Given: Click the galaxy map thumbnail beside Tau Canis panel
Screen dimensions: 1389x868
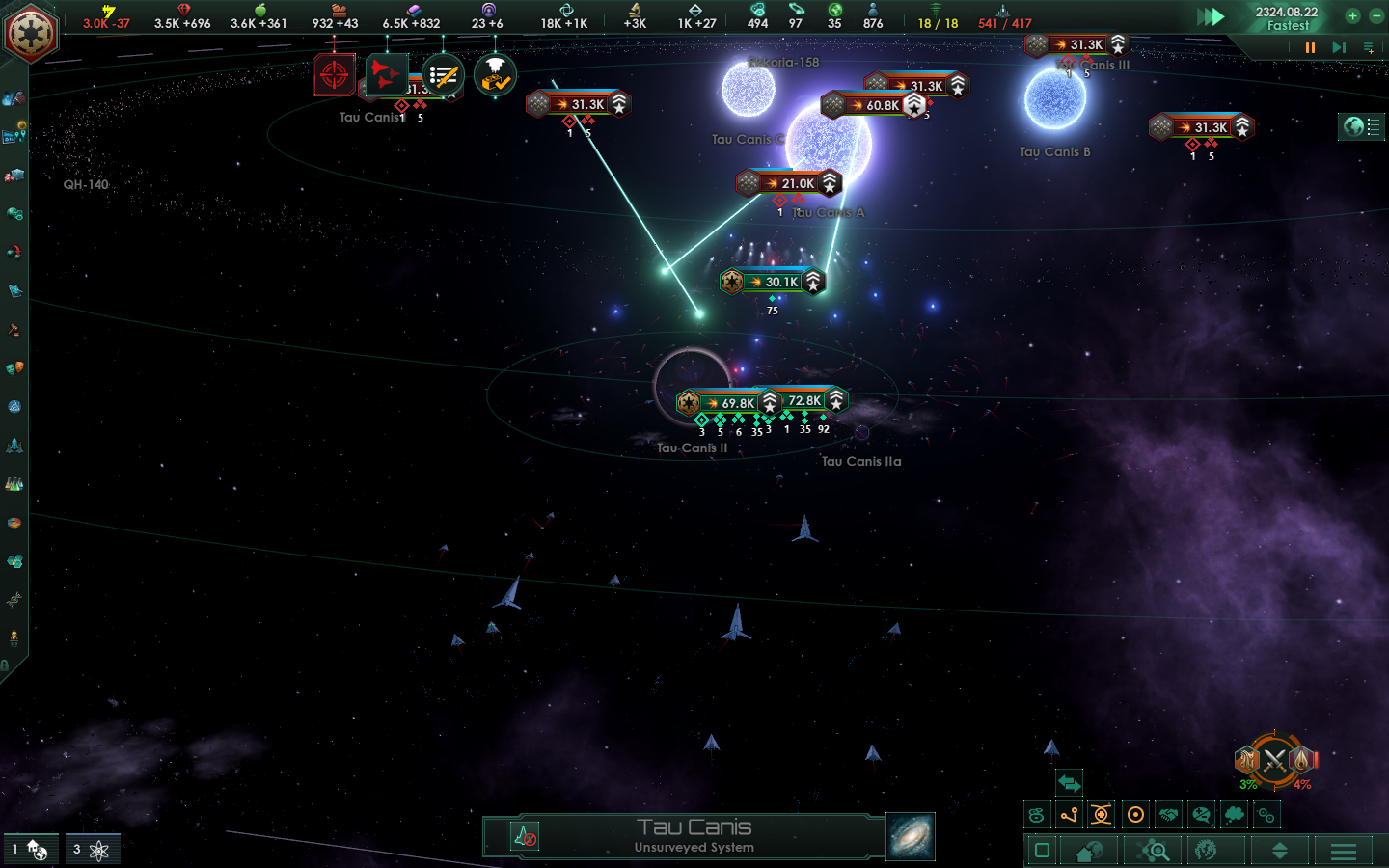Looking at the screenshot, I should click(912, 837).
